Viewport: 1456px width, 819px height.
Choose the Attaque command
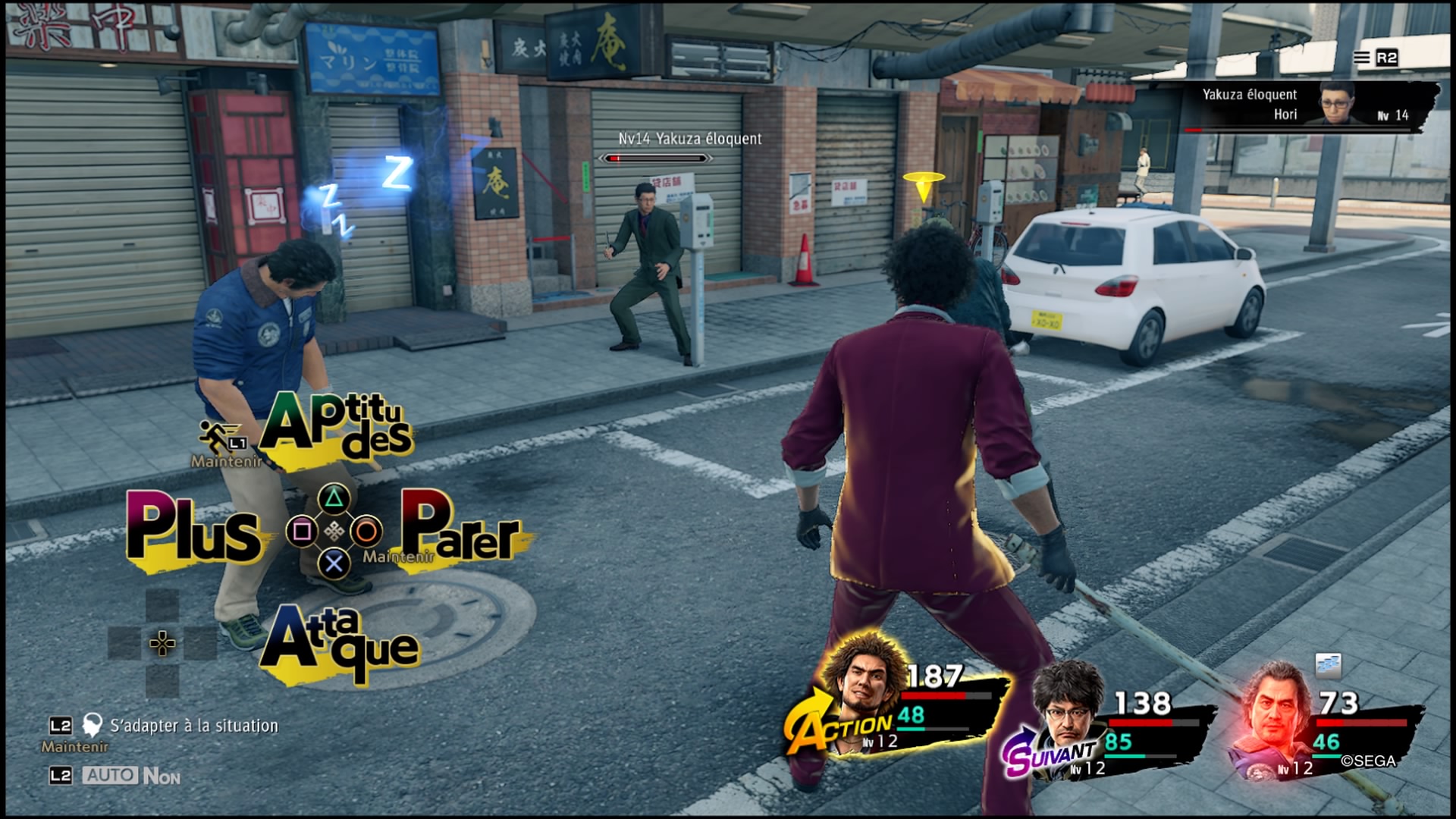[339, 642]
